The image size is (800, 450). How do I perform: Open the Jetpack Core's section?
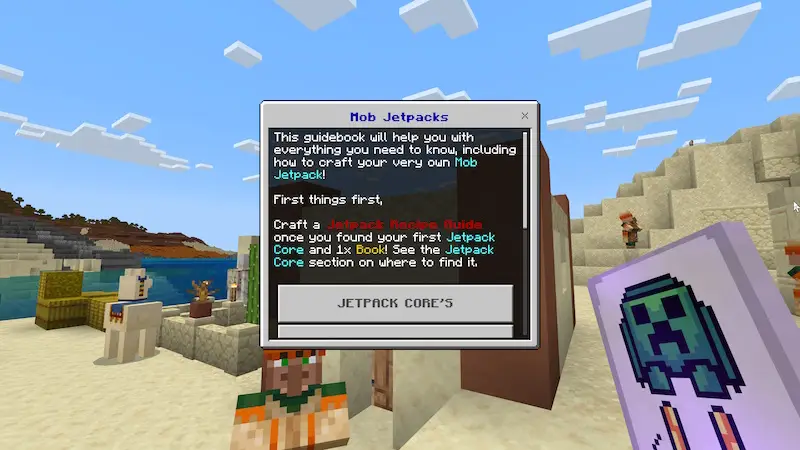(395, 303)
